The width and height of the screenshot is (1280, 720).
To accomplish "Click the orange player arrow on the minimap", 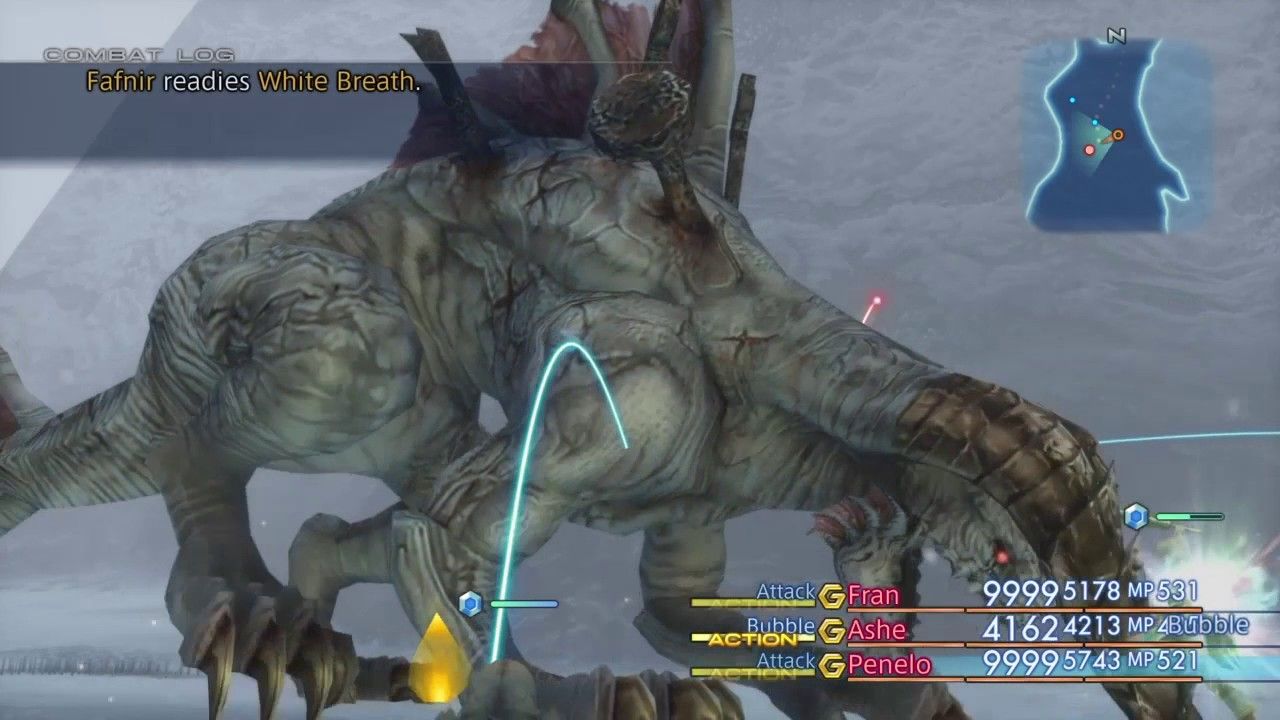I will 1117,133.
